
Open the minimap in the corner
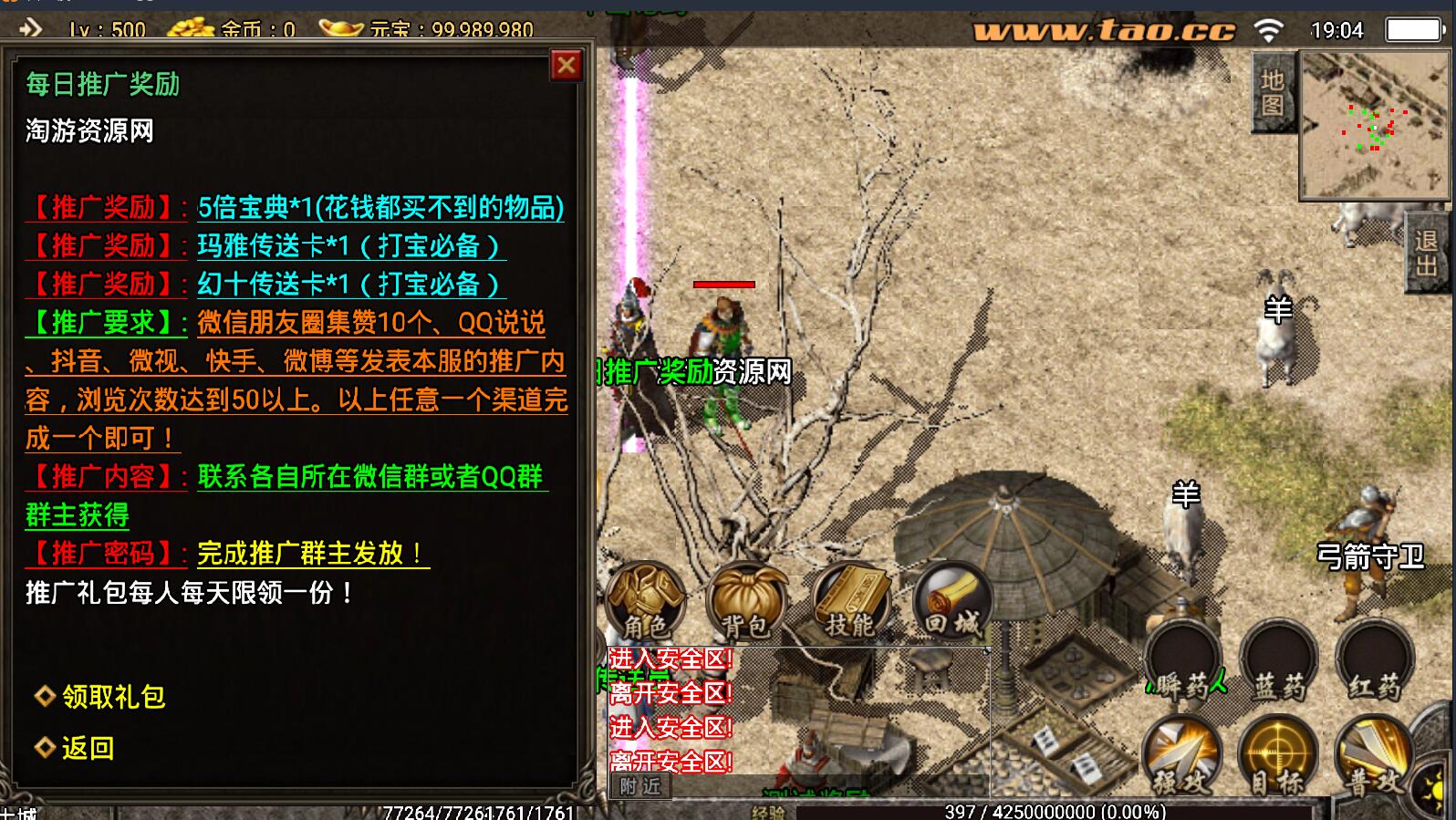1374,125
